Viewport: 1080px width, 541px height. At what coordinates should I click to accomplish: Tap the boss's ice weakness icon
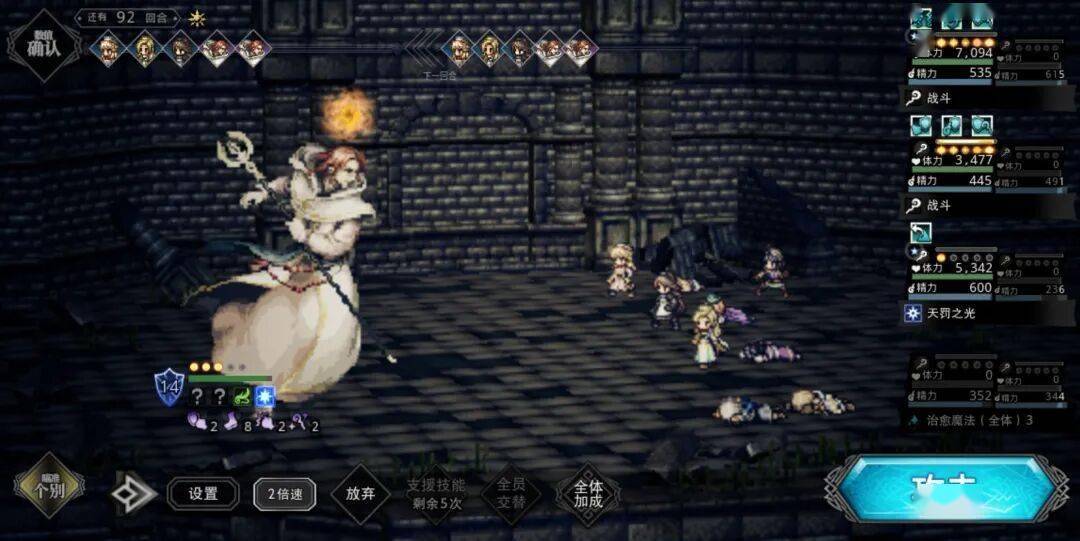click(264, 396)
